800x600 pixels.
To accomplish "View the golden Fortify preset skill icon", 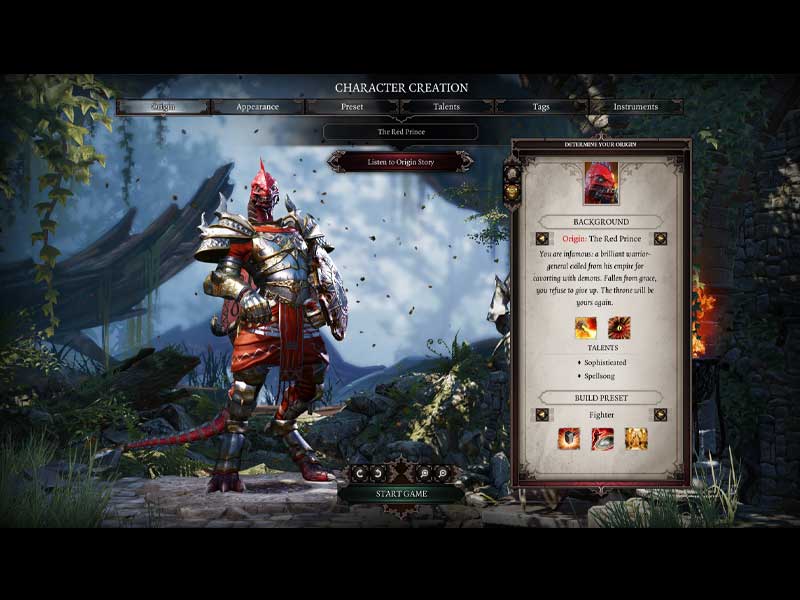I will pos(636,438).
